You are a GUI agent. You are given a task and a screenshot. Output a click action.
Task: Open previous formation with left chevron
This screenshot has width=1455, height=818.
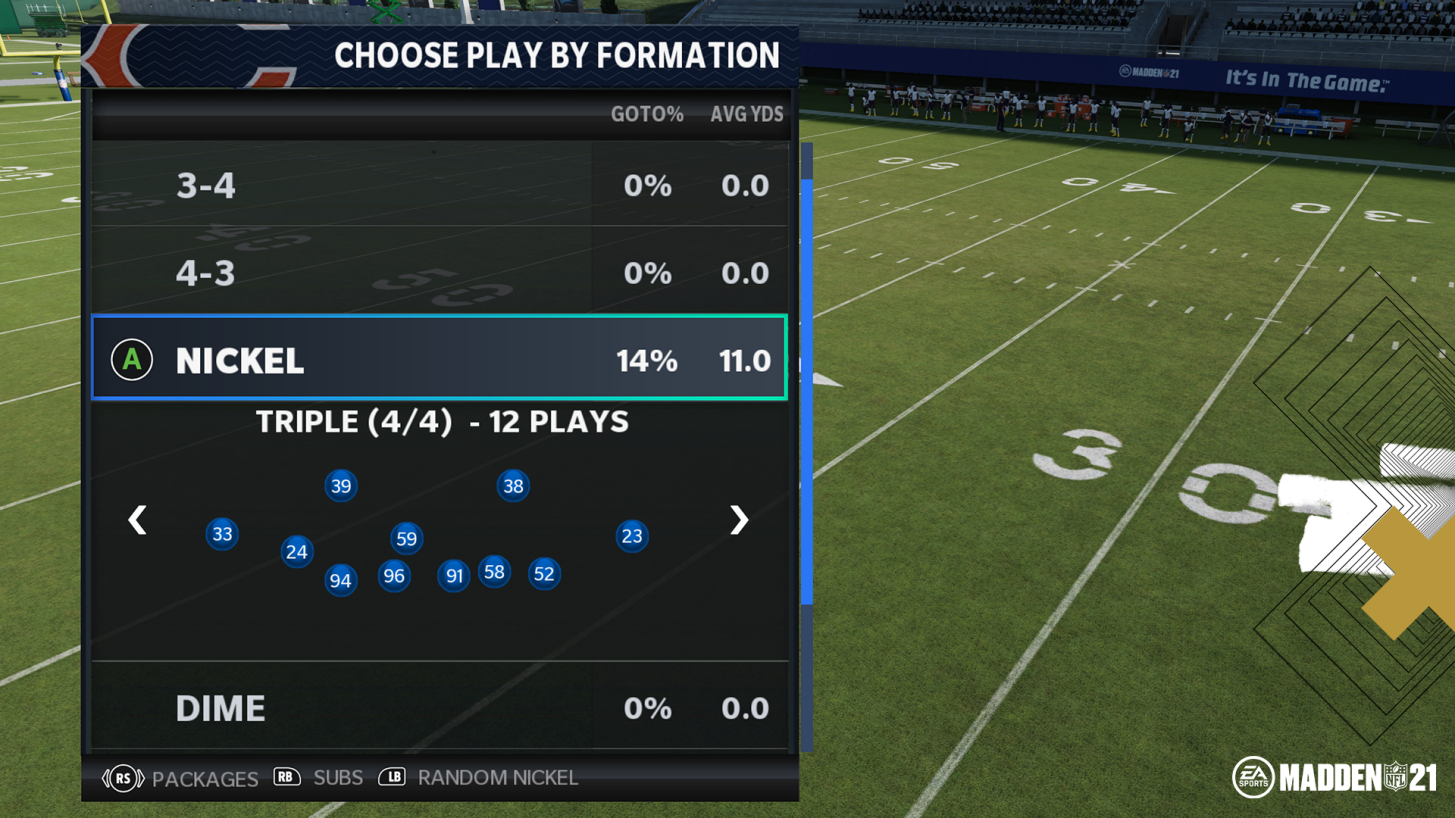click(137, 520)
